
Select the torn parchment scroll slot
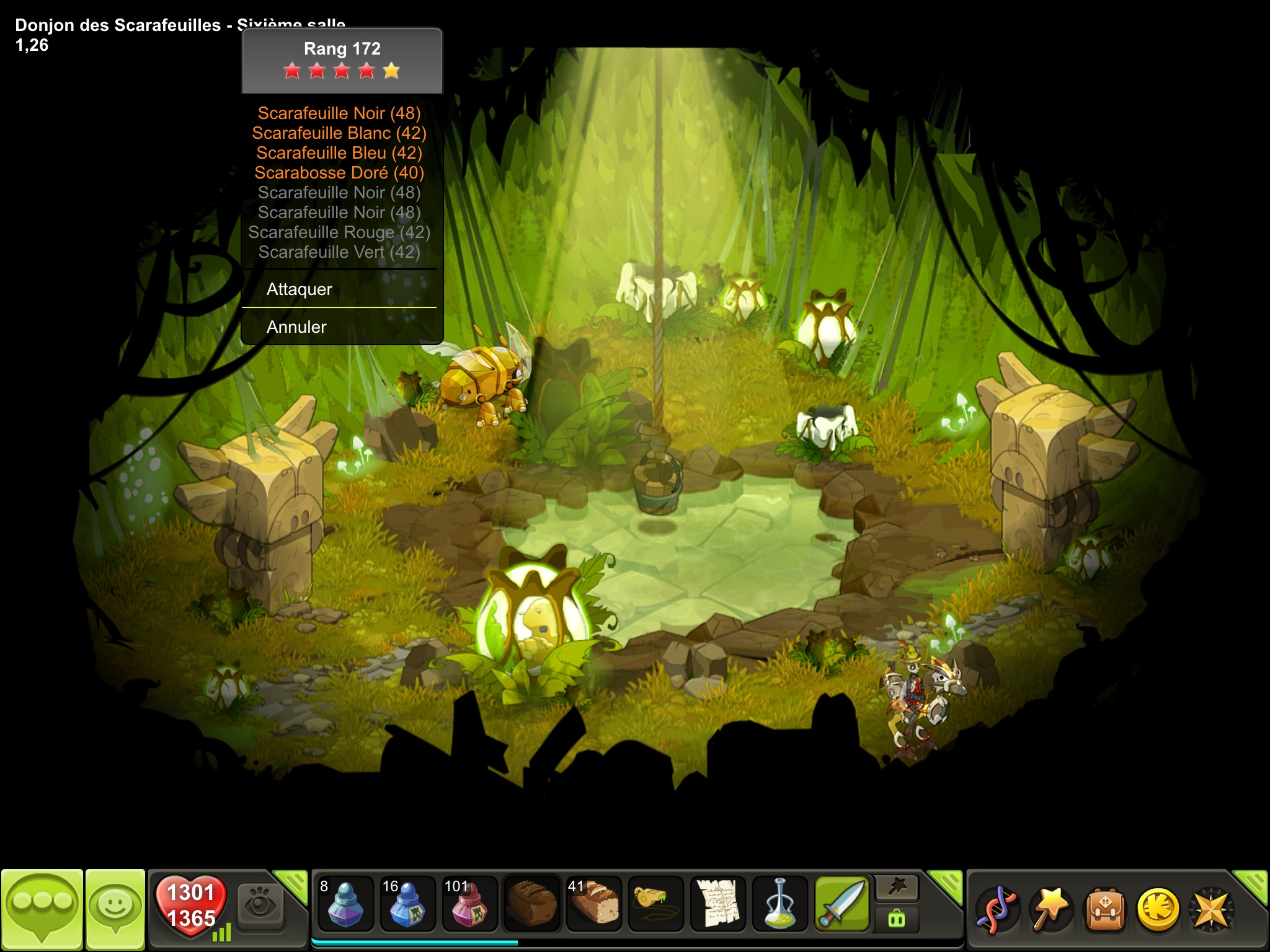[x=717, y=904]
